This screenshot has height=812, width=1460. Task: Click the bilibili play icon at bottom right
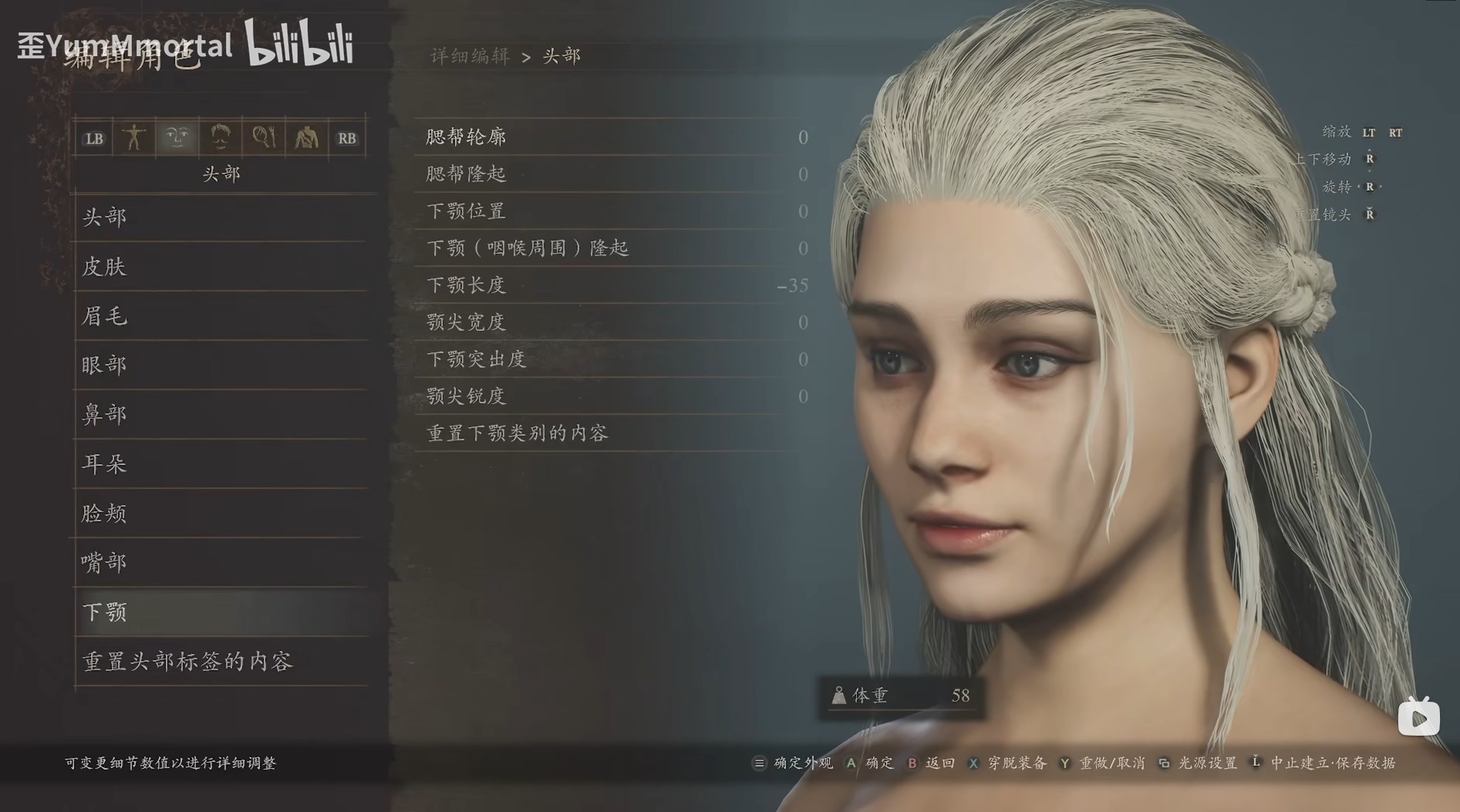point(1418,718)
